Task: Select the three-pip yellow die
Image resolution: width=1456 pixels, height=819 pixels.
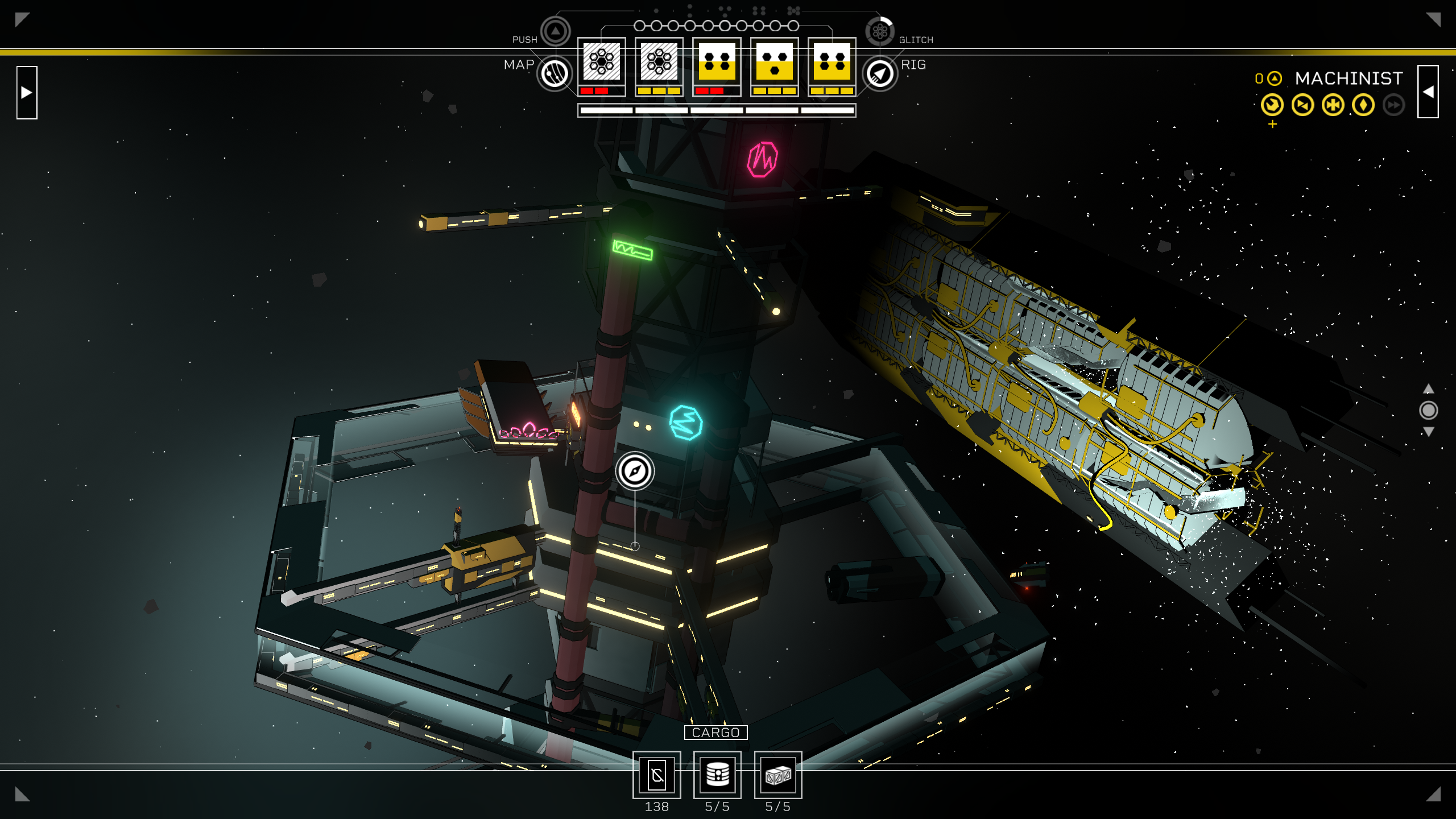Action: coord(775,63)
